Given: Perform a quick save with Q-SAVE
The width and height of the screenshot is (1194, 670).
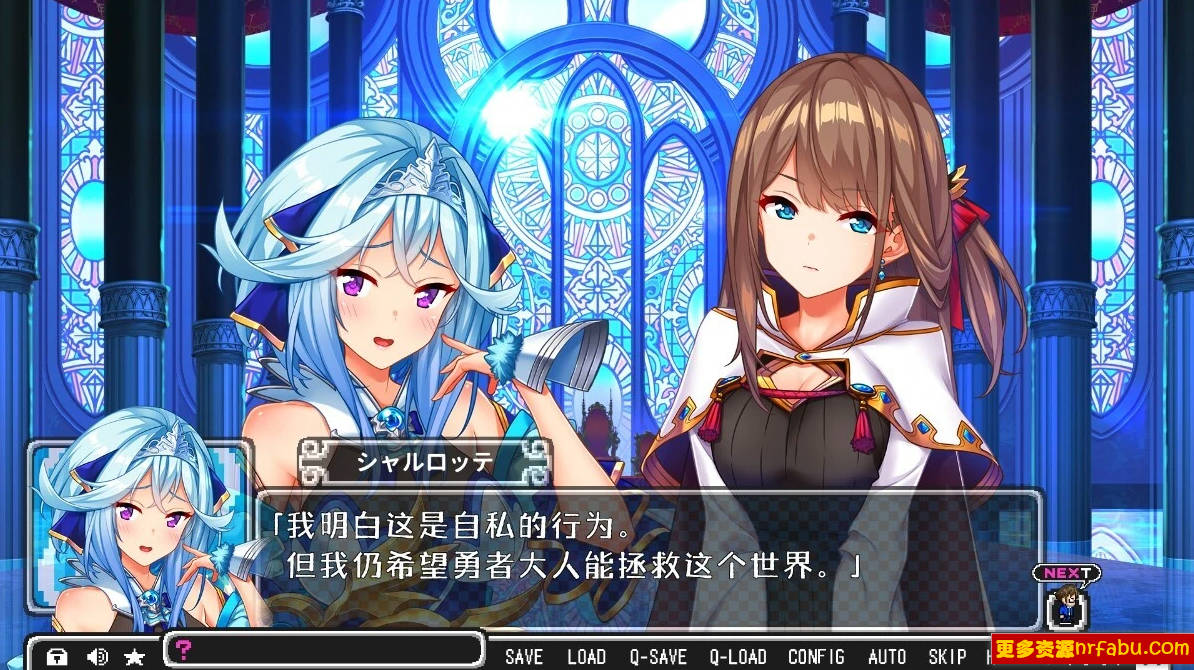Looking at the screenshot, I should [x=658, y=656].
